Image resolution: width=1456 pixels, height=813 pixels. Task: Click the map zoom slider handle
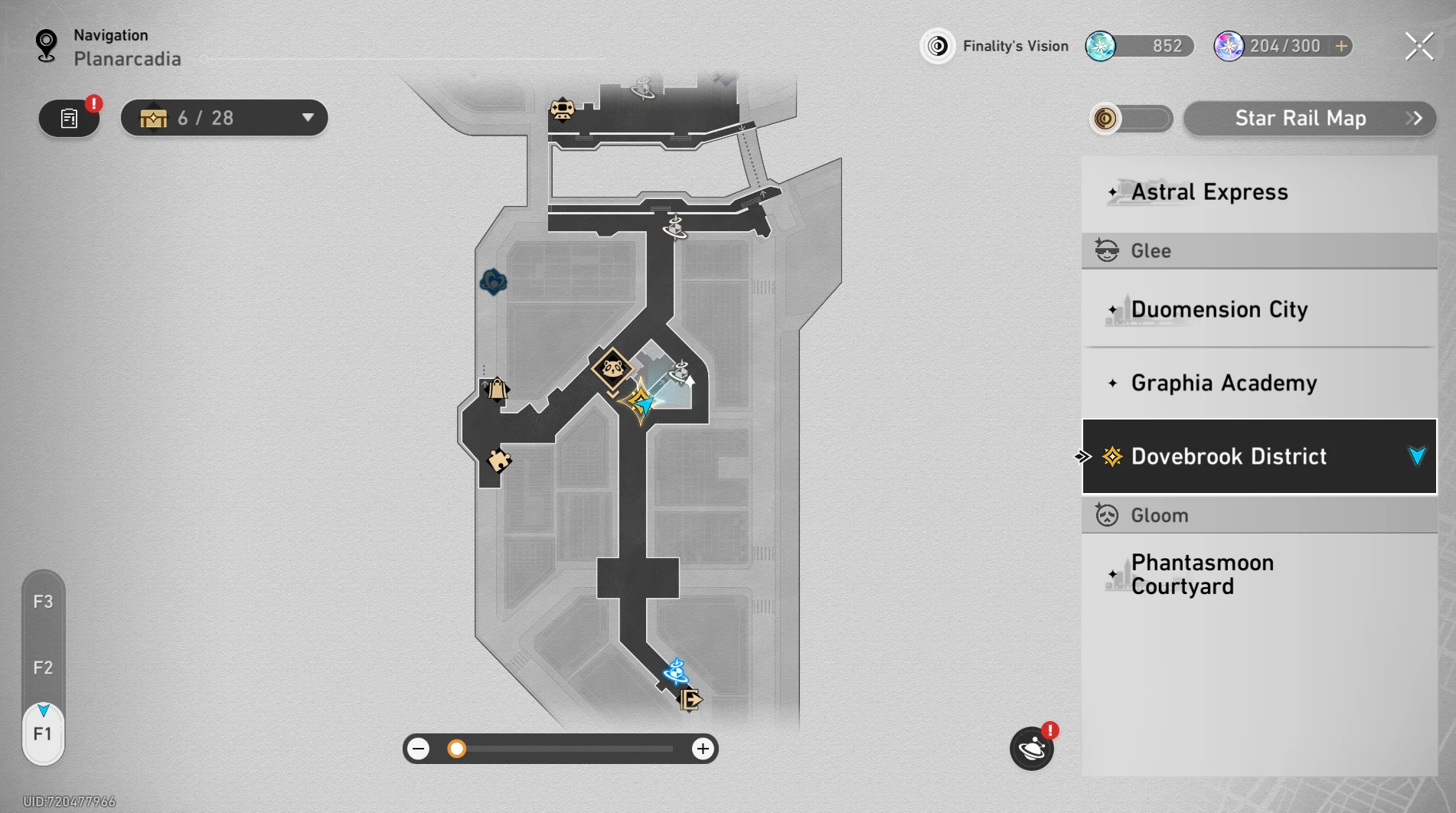pyautogui.click(x=457, y=749)
